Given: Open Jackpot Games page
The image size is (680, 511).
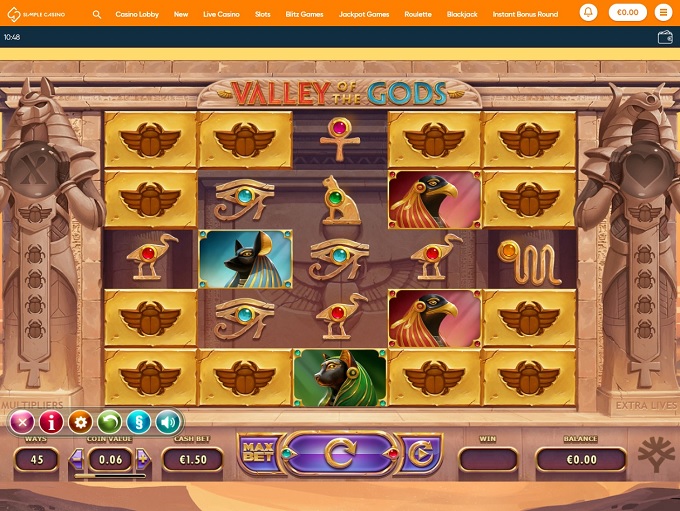Looking at the screenshot, I should (364, 15).
